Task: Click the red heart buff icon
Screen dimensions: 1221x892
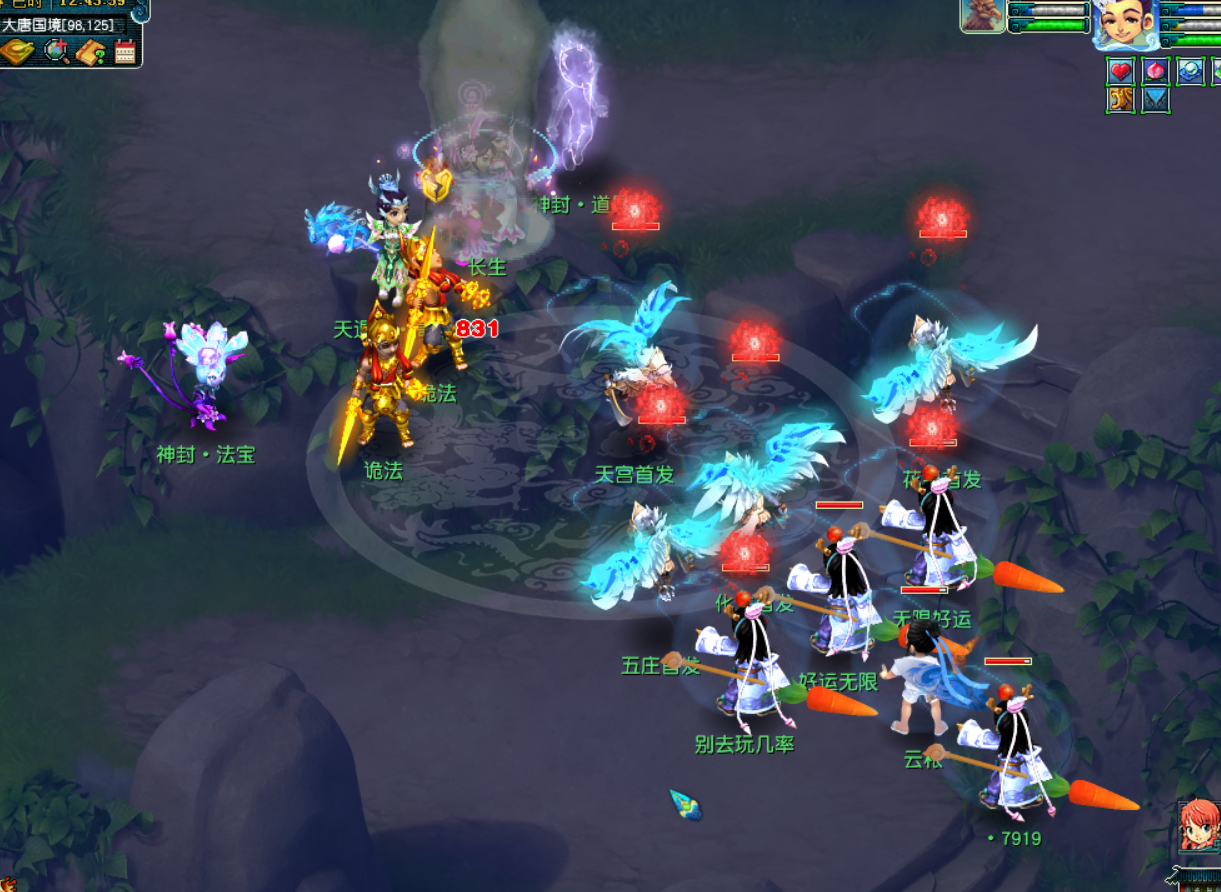Action: 1121,71
